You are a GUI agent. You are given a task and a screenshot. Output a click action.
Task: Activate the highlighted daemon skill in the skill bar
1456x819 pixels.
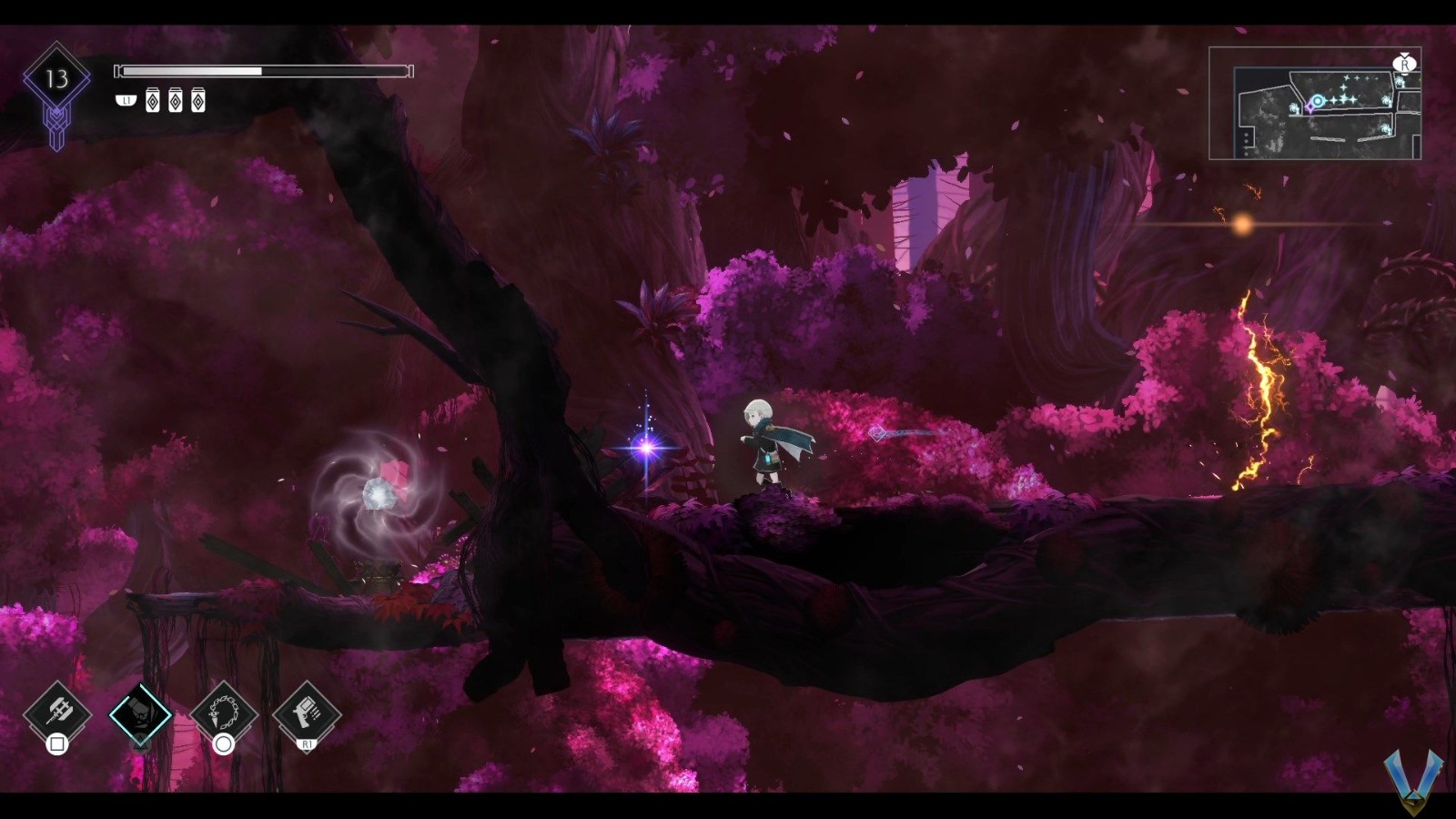pos(141,714)
